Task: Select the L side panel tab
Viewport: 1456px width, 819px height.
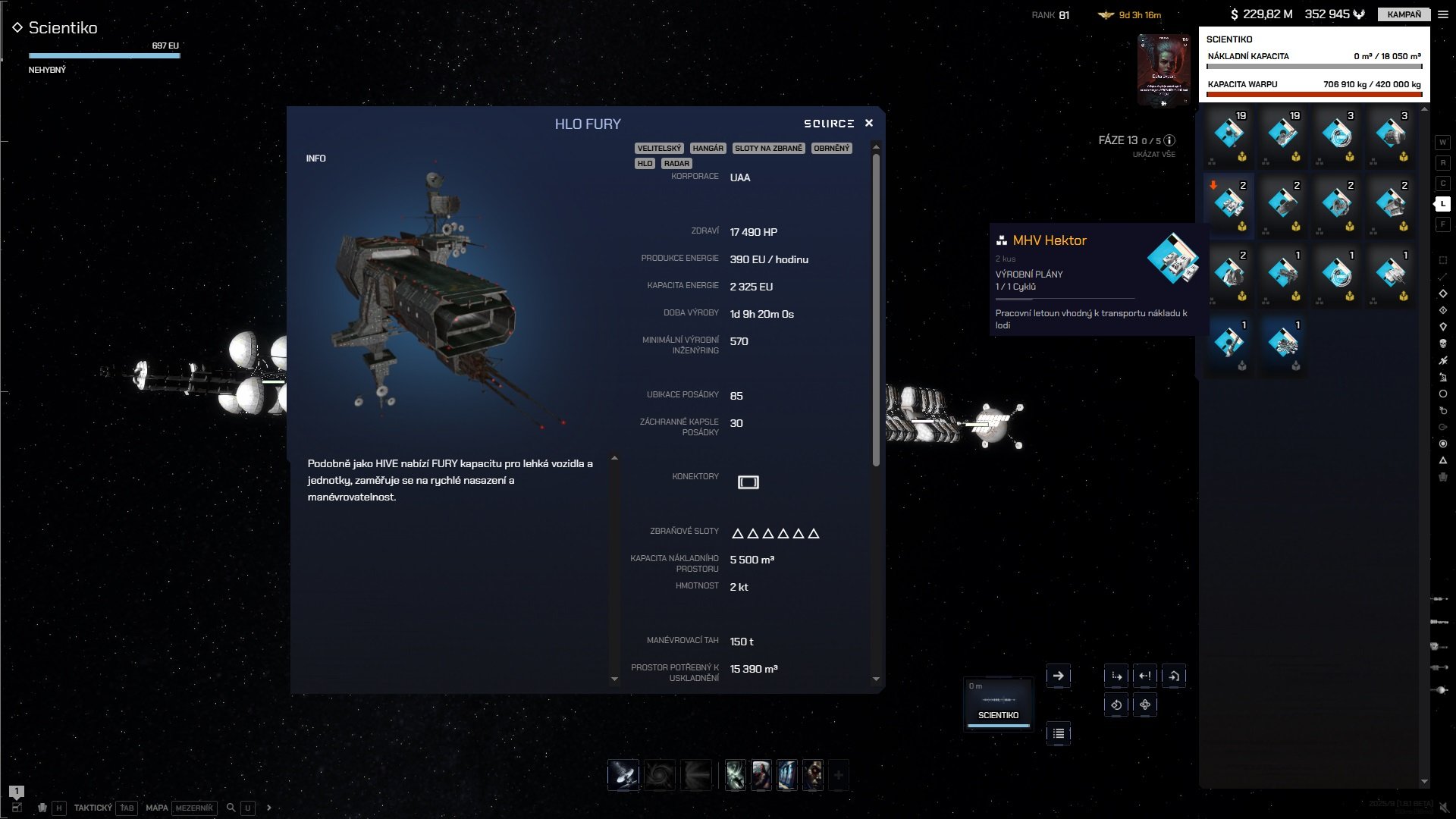Action: coord(1442,204)
